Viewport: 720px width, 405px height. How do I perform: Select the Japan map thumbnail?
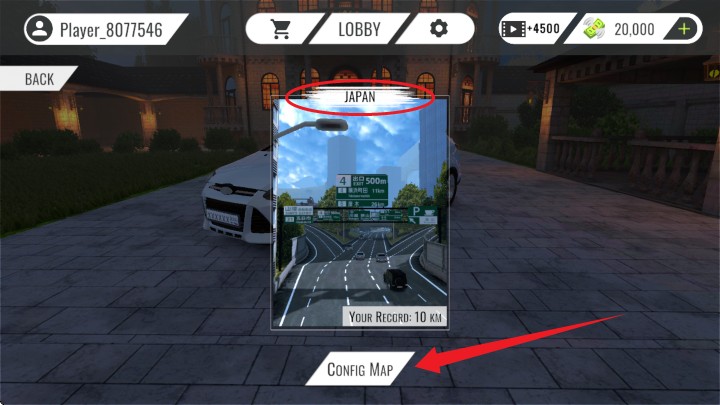[360, 215]
